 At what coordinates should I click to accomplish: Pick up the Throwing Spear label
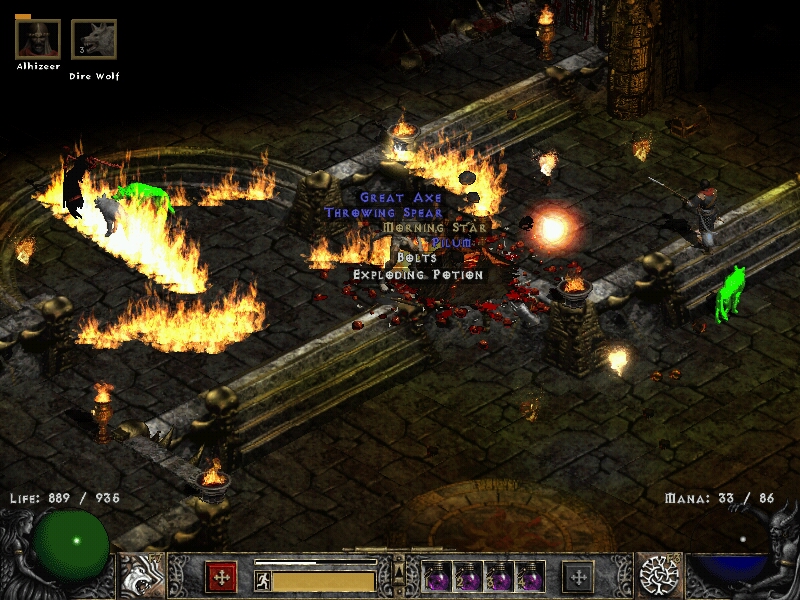[383, 213]
